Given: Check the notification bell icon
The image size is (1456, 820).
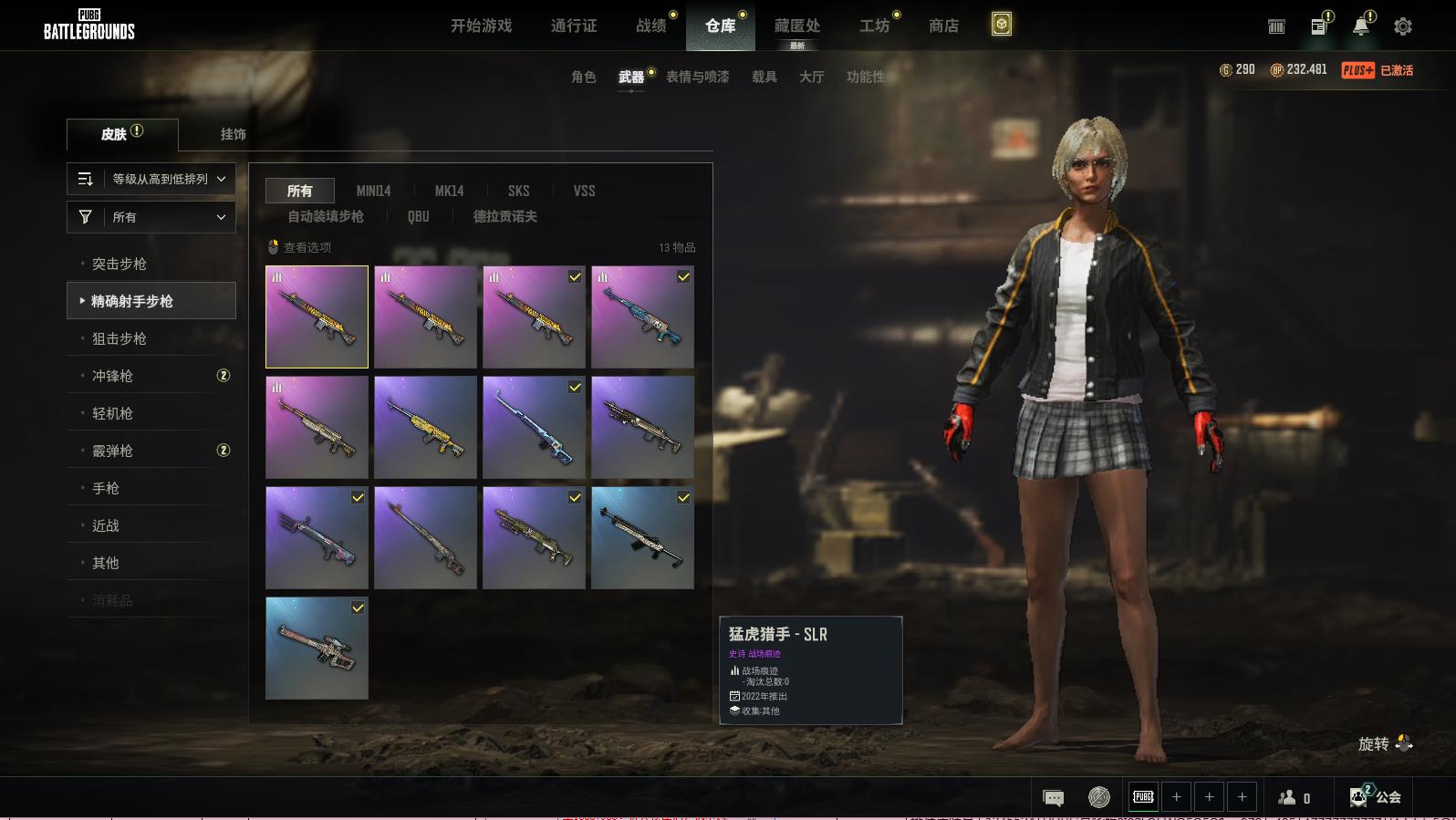Looking at the screenshot, I should (x=1360, y=26).
